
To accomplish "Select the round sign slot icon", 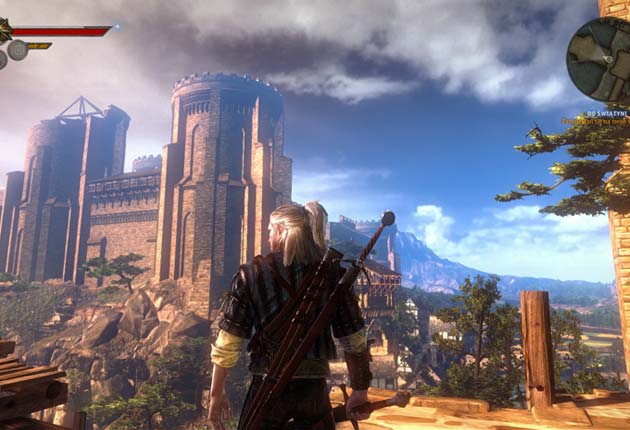I will (x=18, y=50).
